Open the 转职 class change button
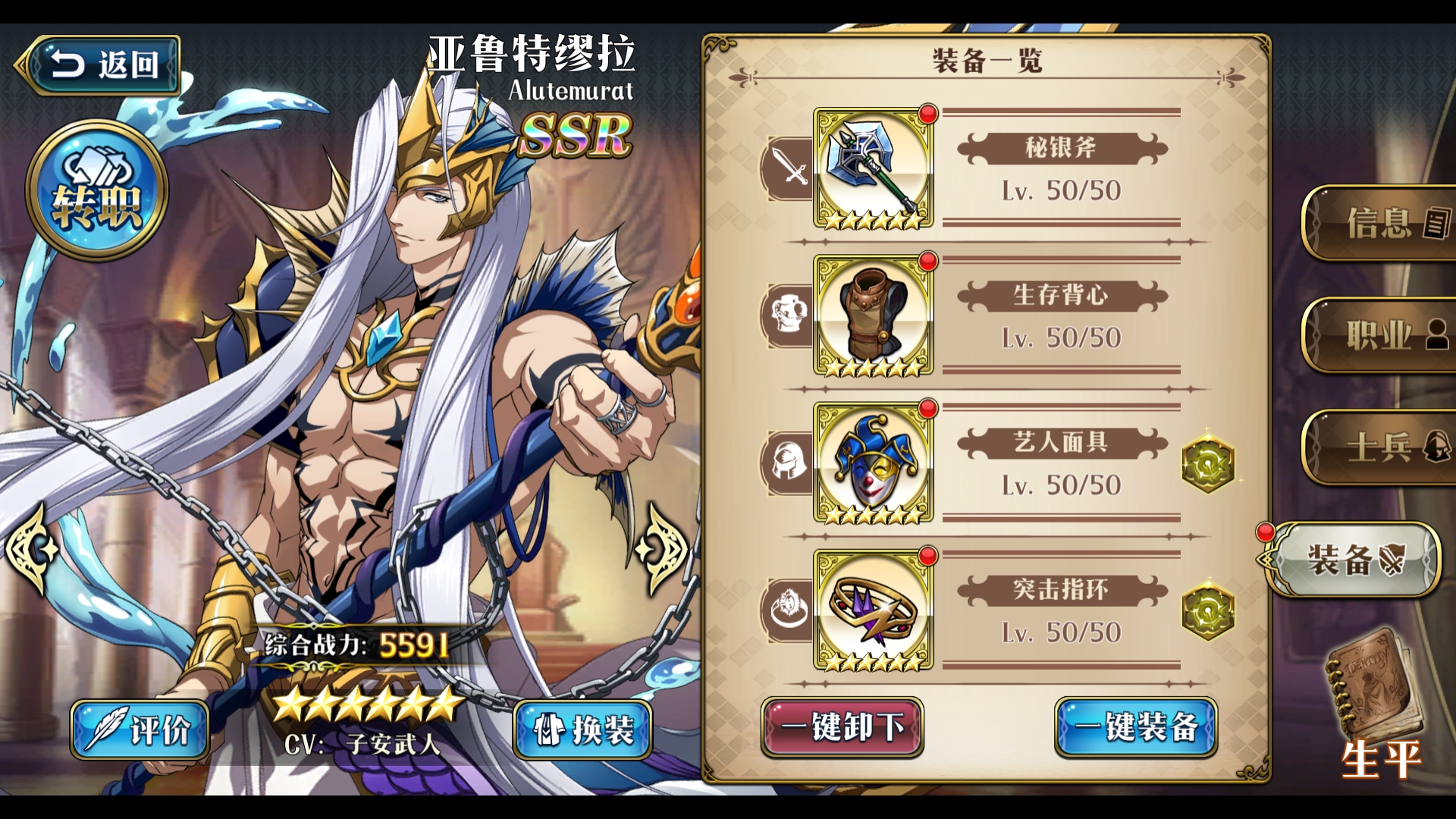 (x=97, y=190)
